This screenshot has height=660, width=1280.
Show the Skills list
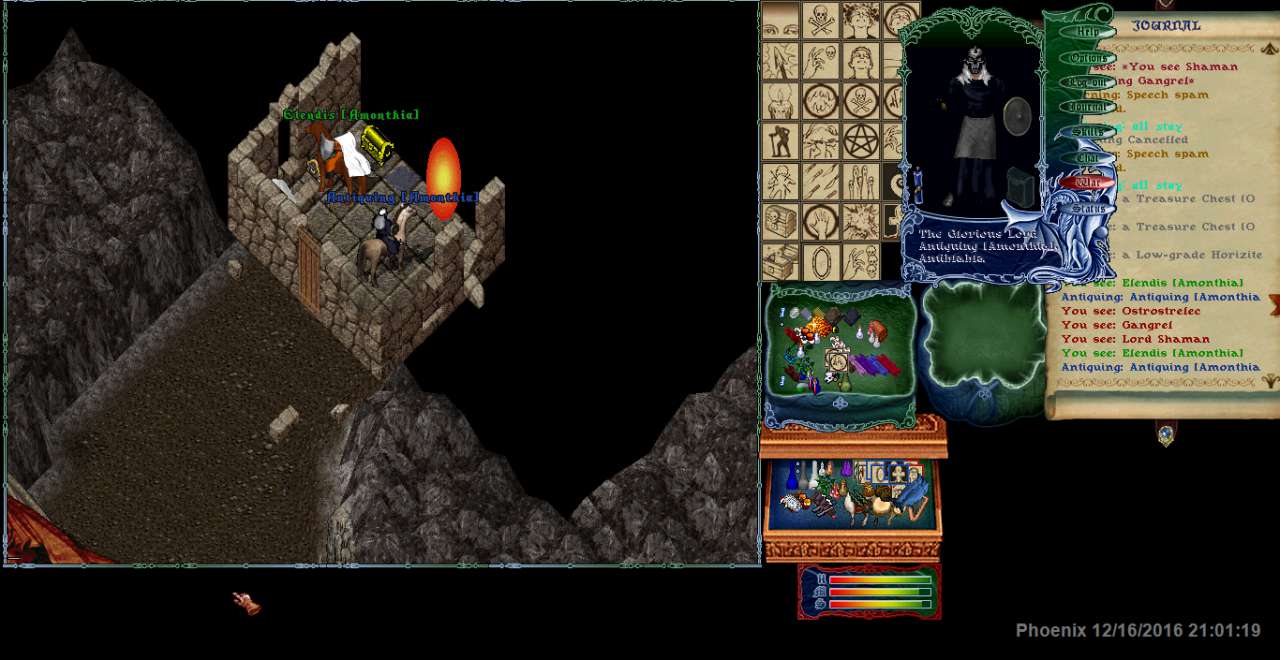tap(1087, 132)
